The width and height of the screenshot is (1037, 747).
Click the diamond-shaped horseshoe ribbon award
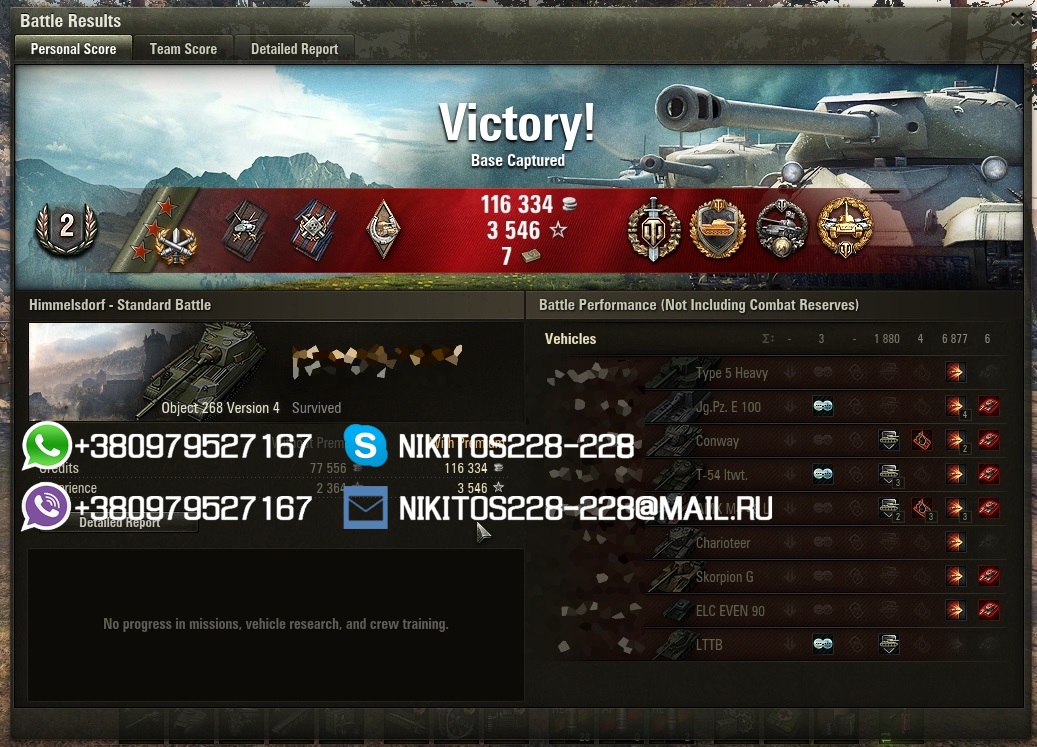click(x=383, y=229)
